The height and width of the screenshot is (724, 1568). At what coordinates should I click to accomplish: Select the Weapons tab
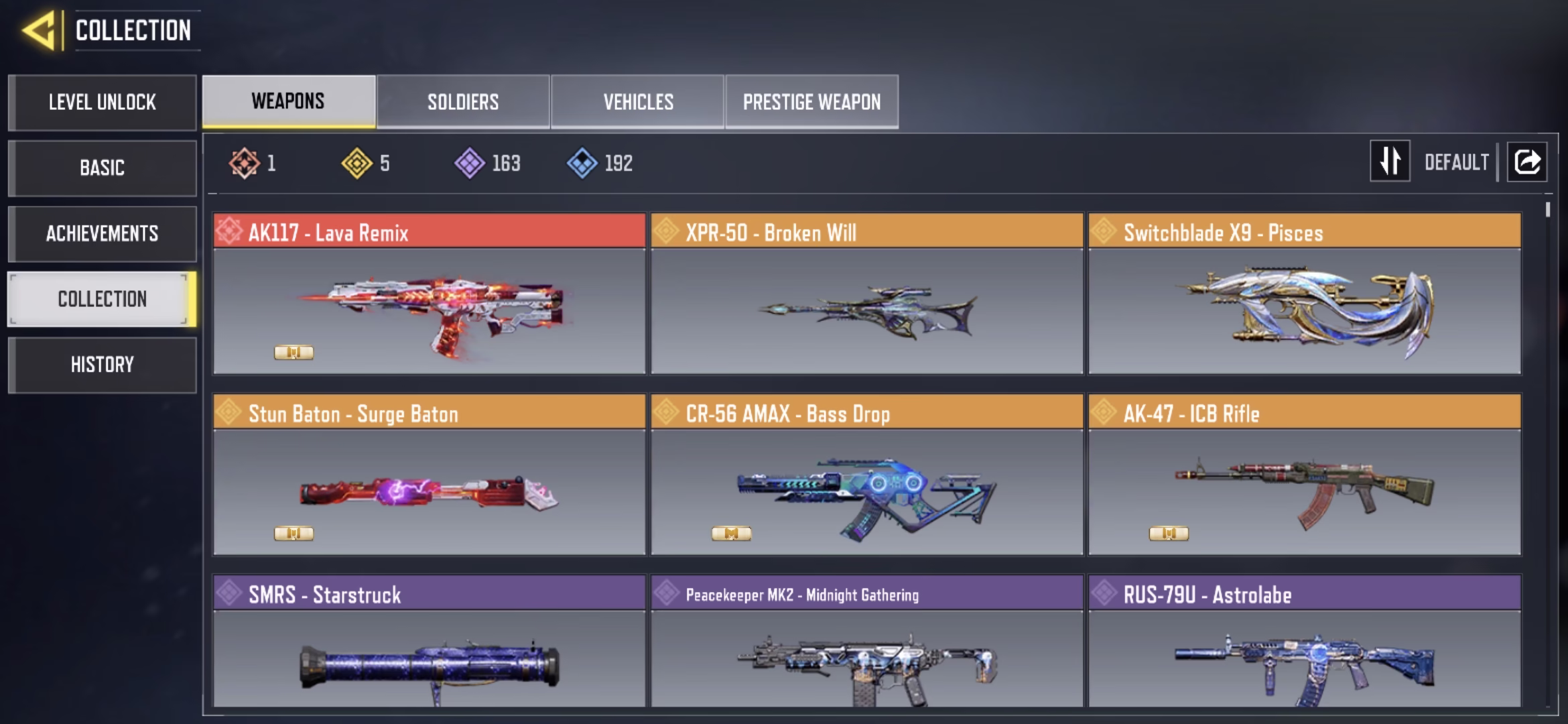[x=288, y=102]
